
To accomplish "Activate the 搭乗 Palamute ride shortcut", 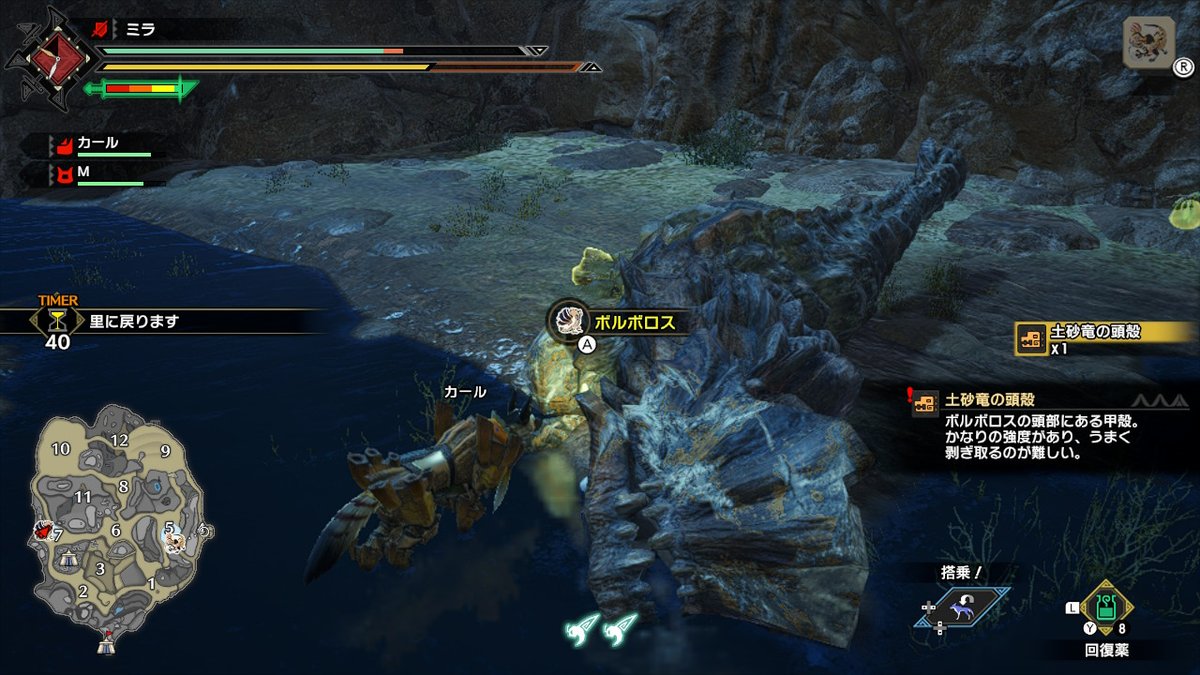I will (961, 607).
